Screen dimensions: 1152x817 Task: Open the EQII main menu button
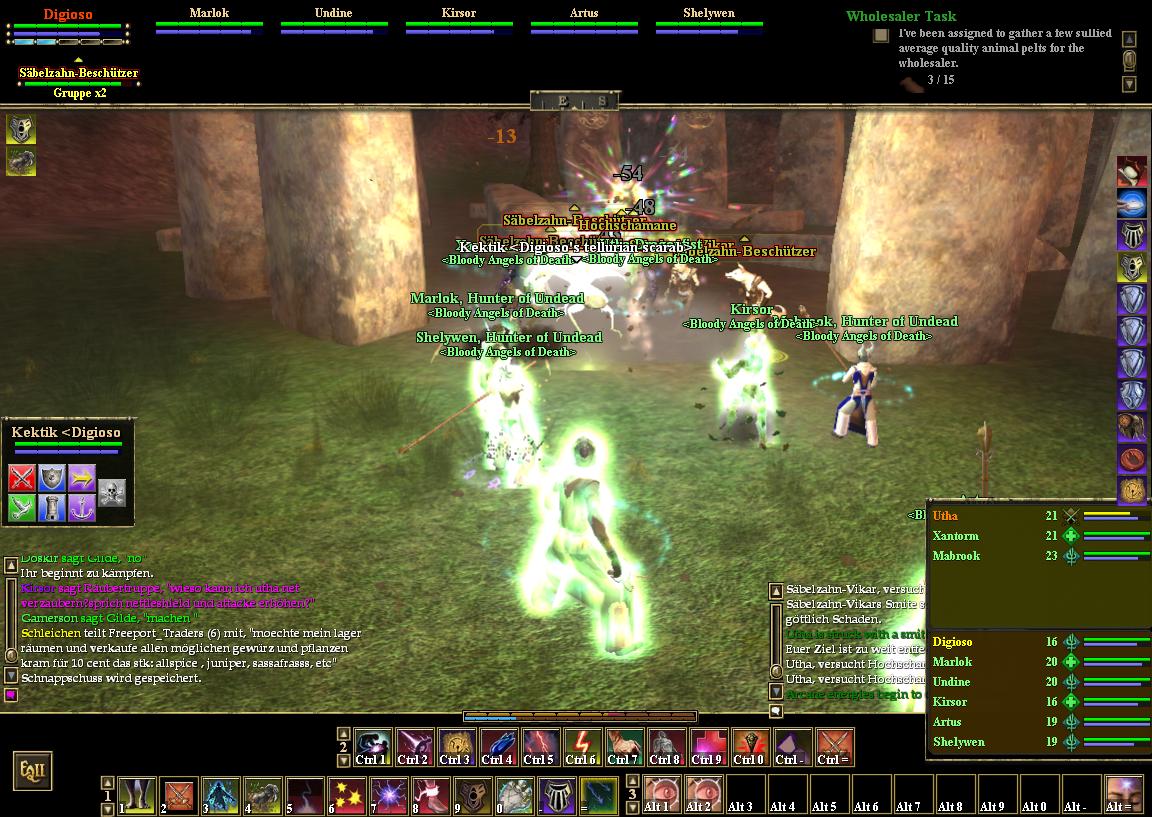30,771
